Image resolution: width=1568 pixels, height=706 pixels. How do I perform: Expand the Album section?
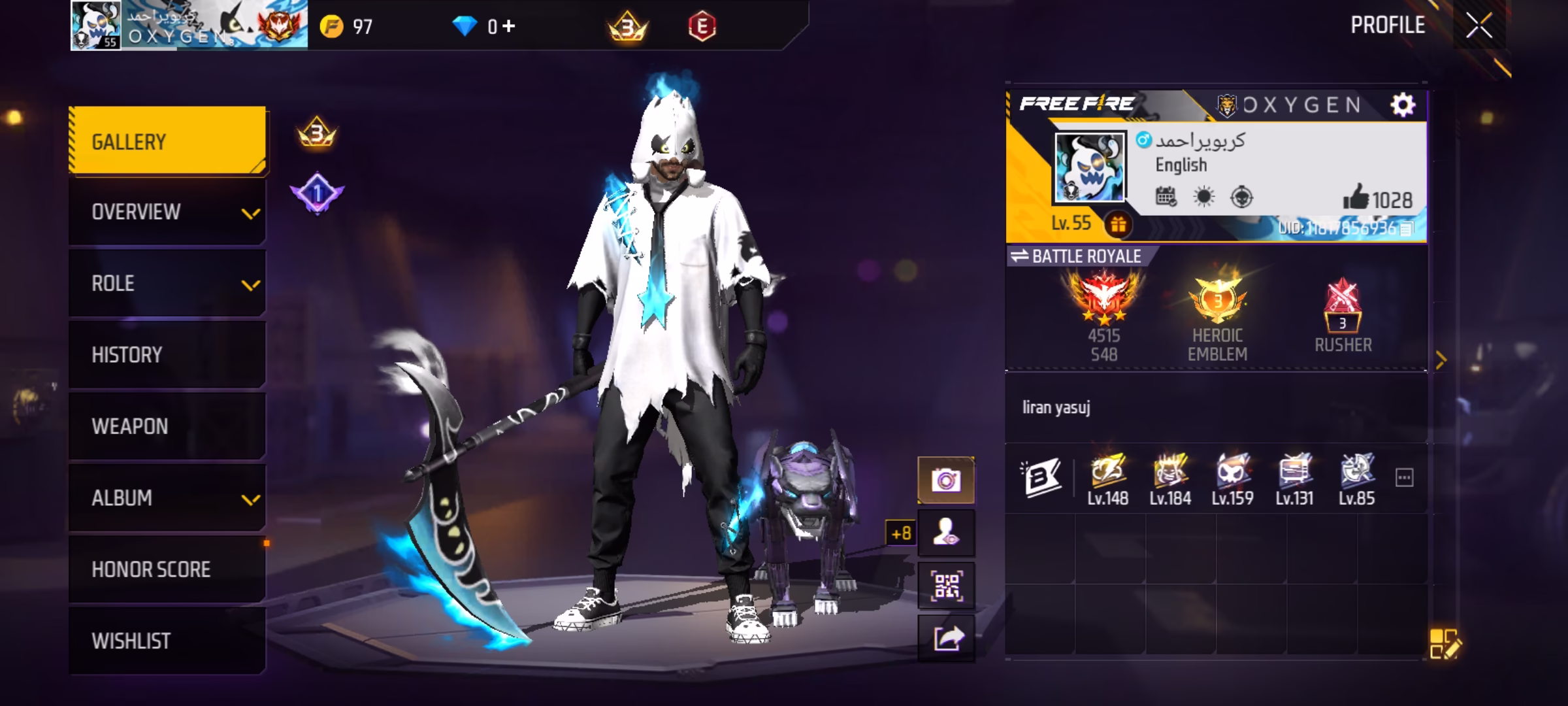[x=167, y=497]
